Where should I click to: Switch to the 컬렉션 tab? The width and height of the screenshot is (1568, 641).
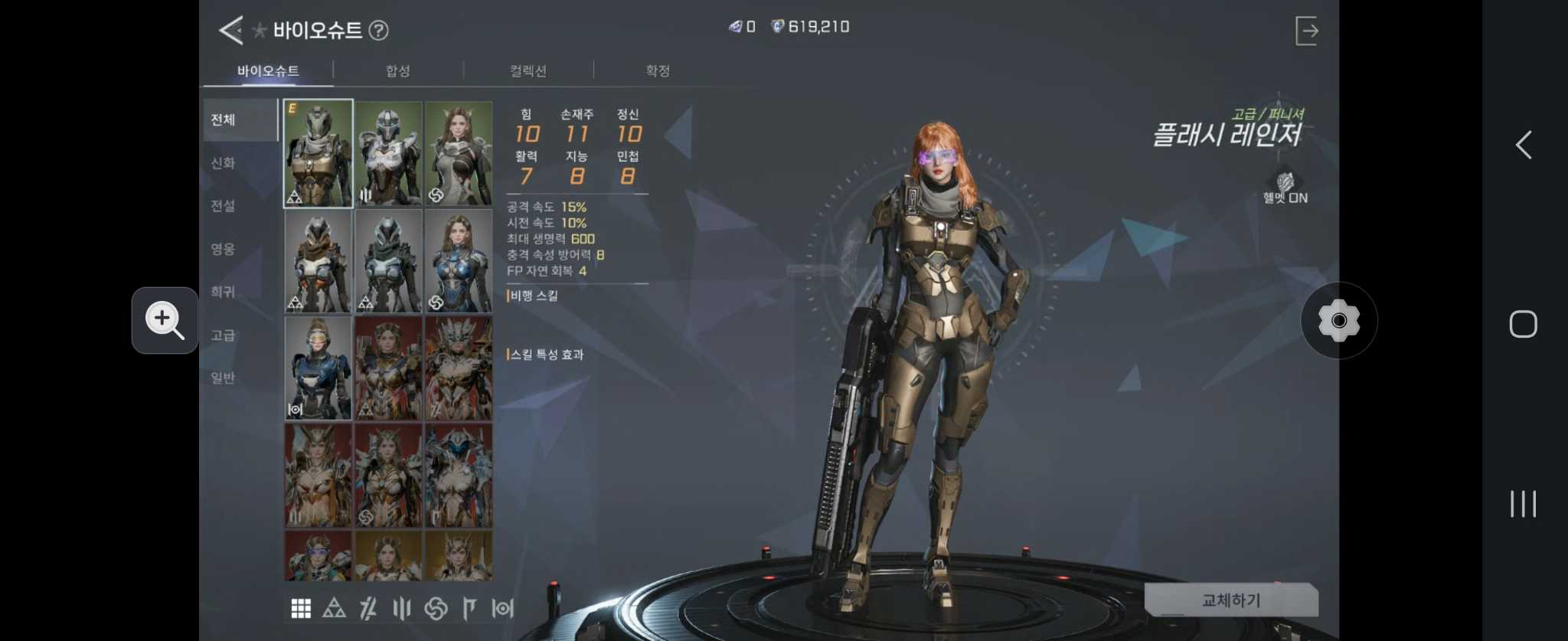528,70
